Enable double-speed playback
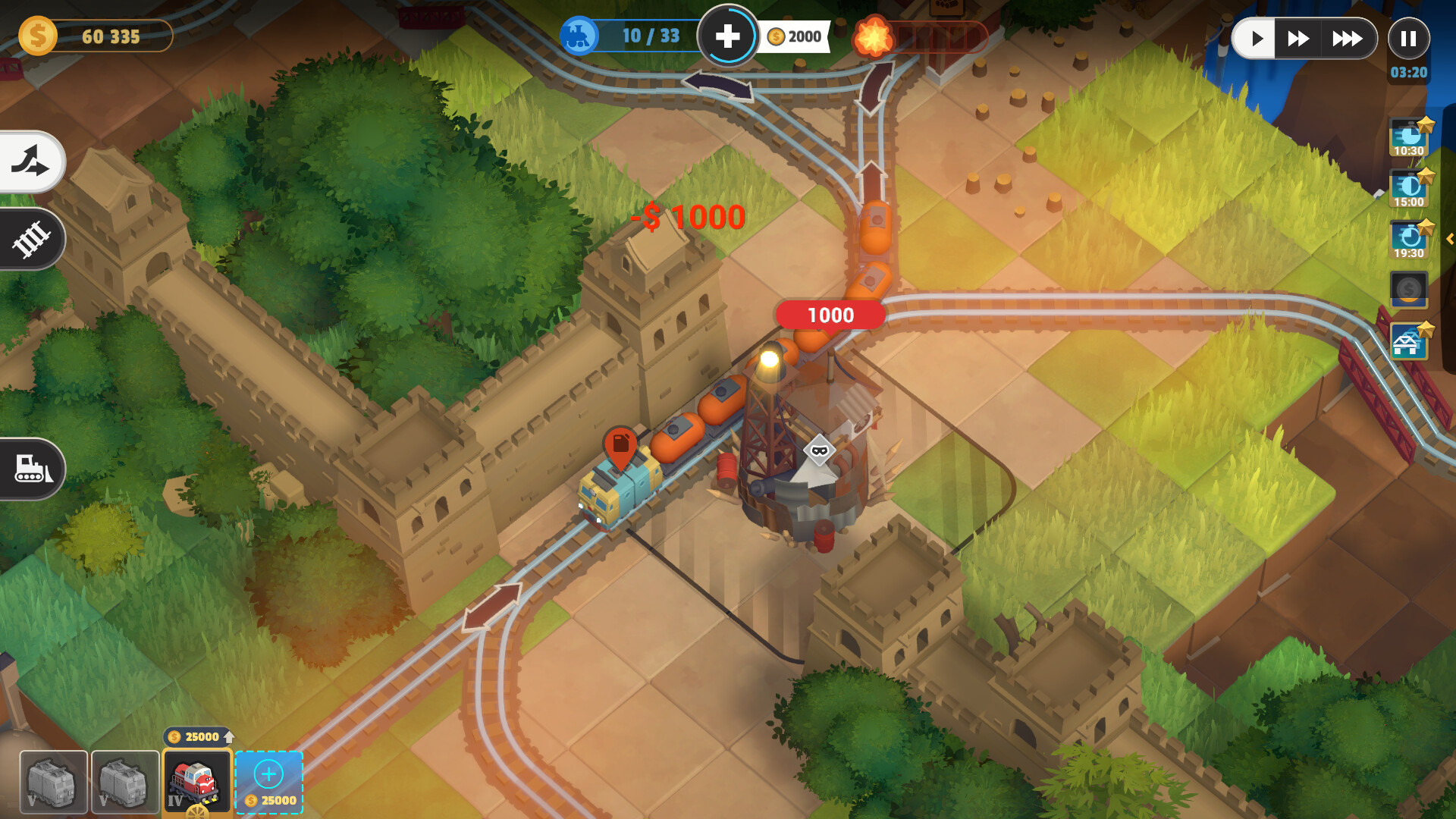 [1298, 36]
